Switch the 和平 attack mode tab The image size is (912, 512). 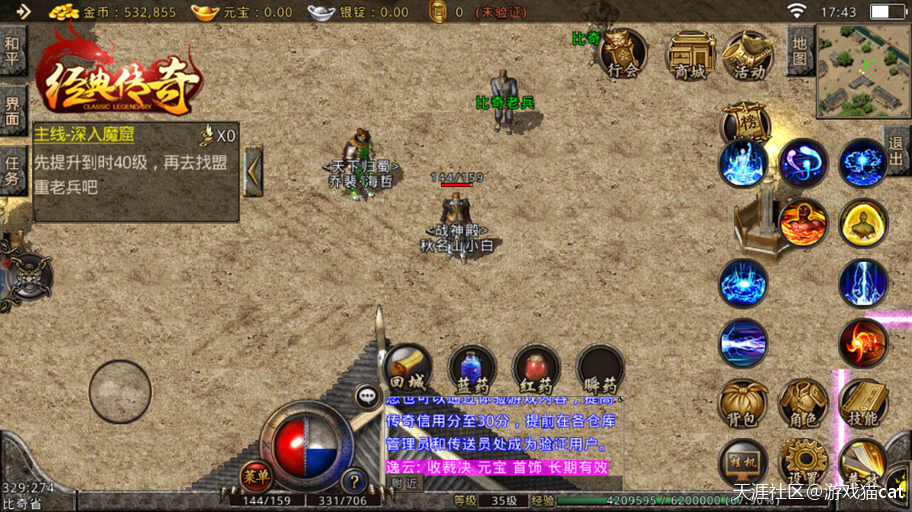[x=12, y=49]
